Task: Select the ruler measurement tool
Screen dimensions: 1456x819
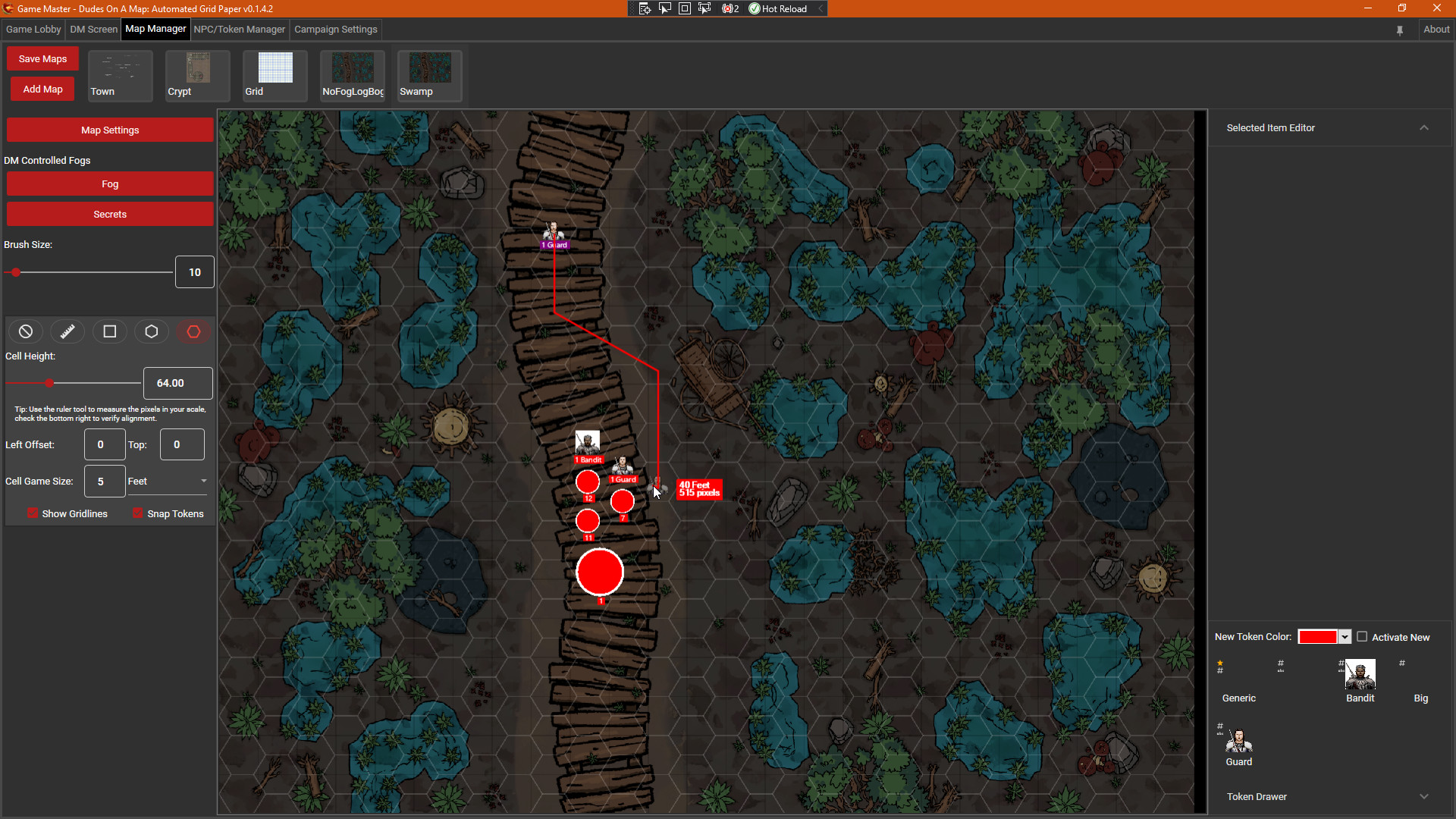Action: (67, 331)
